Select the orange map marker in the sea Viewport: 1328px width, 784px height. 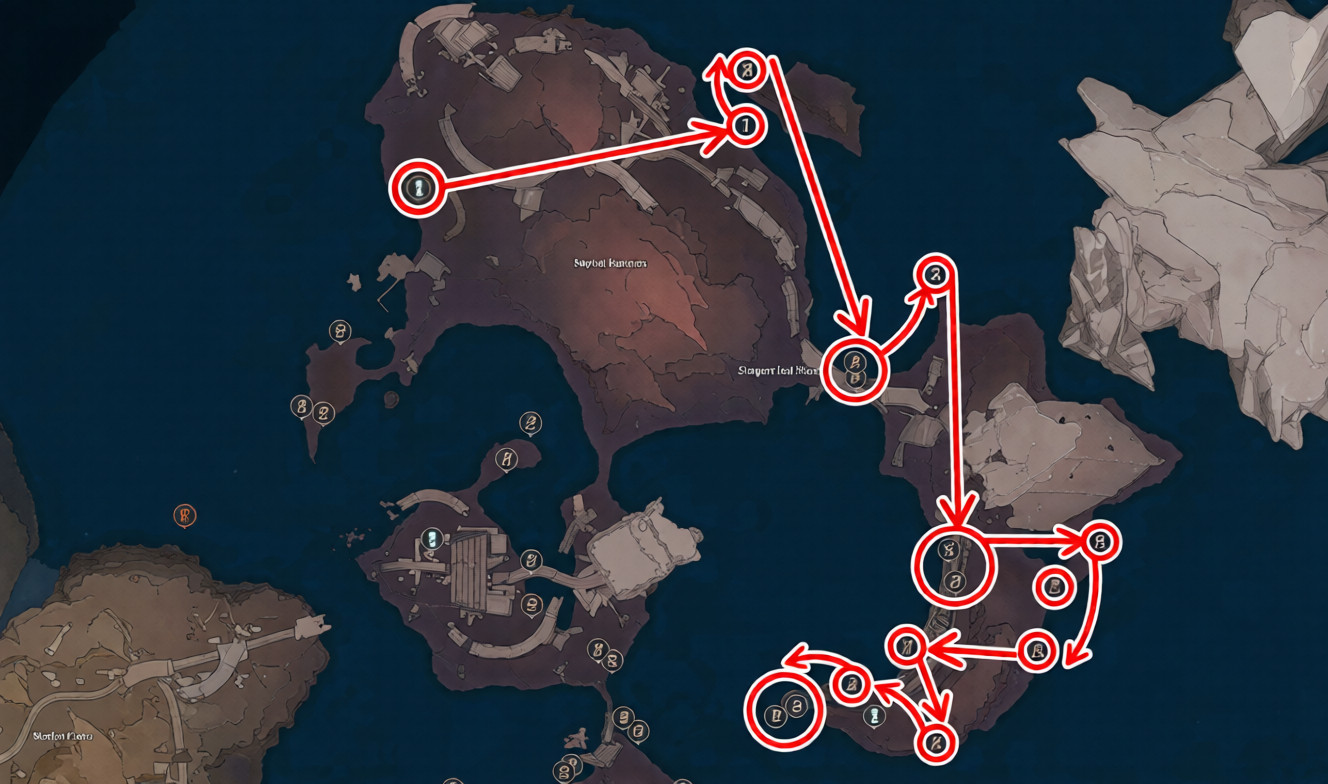click(x=184, y=516)
